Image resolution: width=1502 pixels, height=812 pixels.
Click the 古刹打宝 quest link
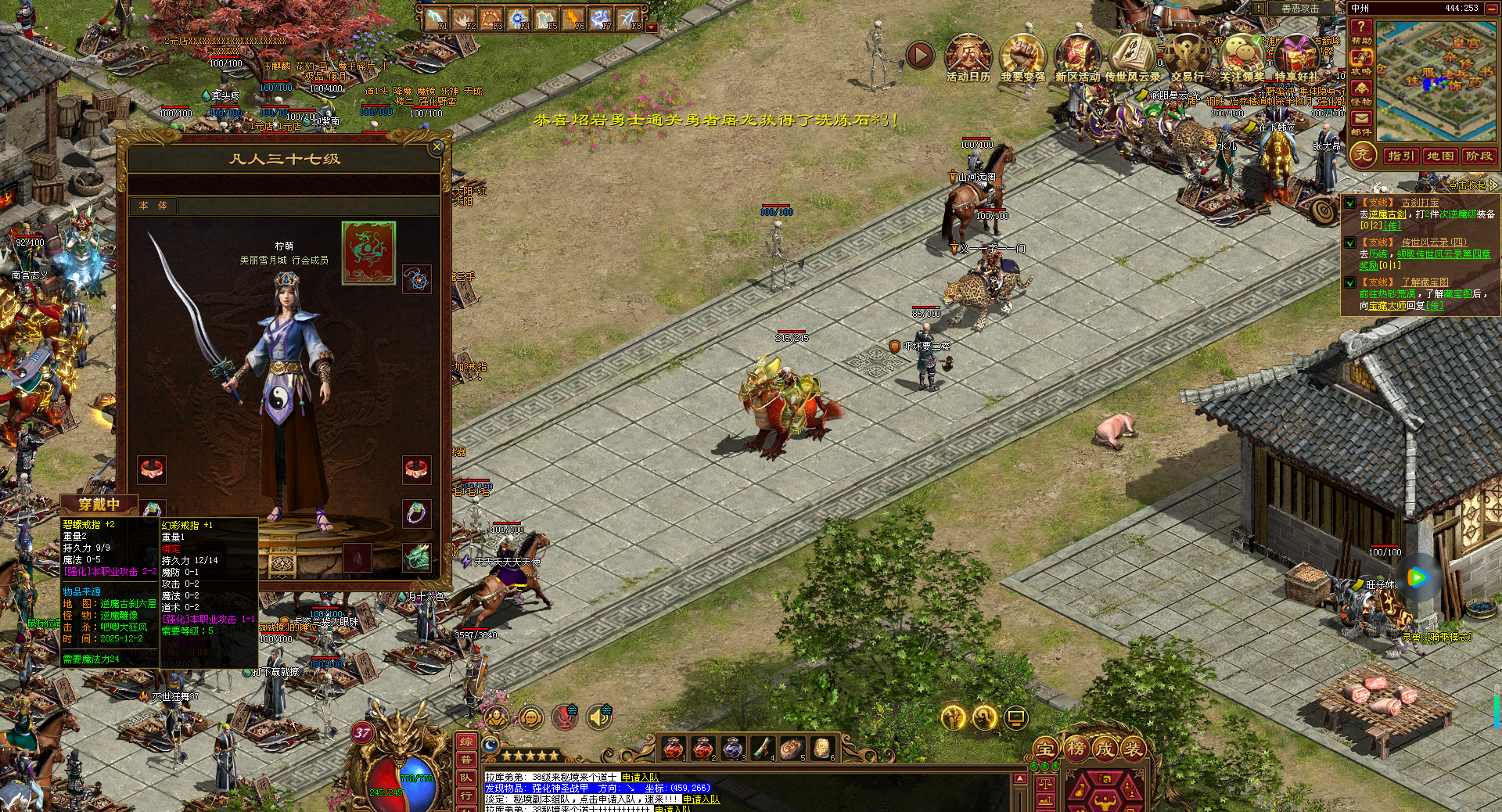coord(1420,203)
